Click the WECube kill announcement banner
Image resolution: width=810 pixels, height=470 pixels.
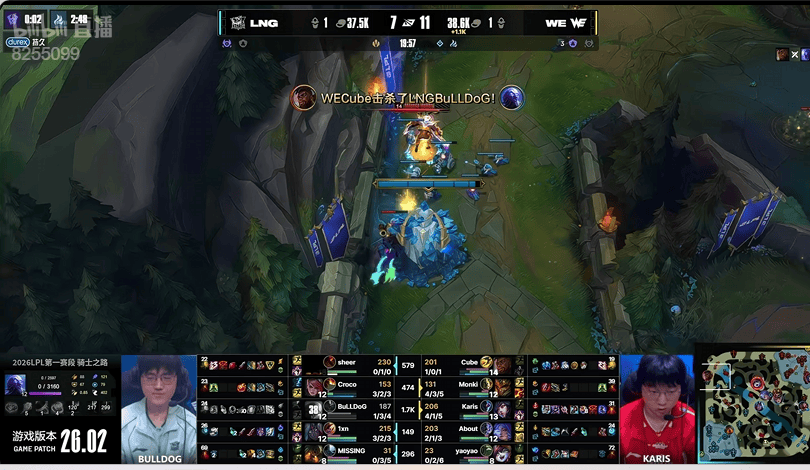407,98
